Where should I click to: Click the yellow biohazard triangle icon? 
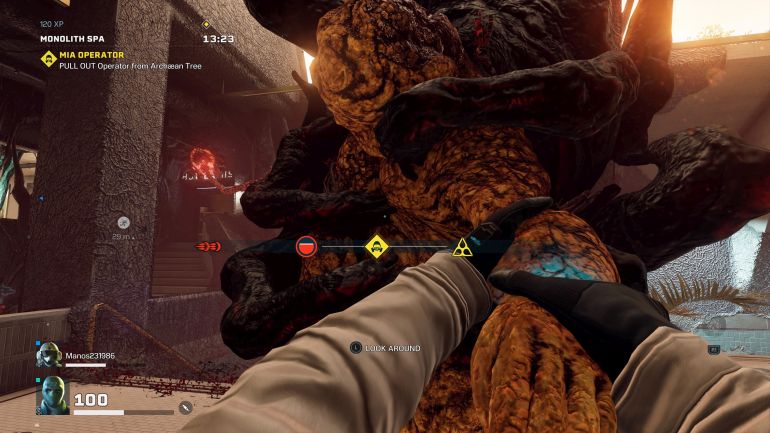pyautogui.click(x=460, y=246)
